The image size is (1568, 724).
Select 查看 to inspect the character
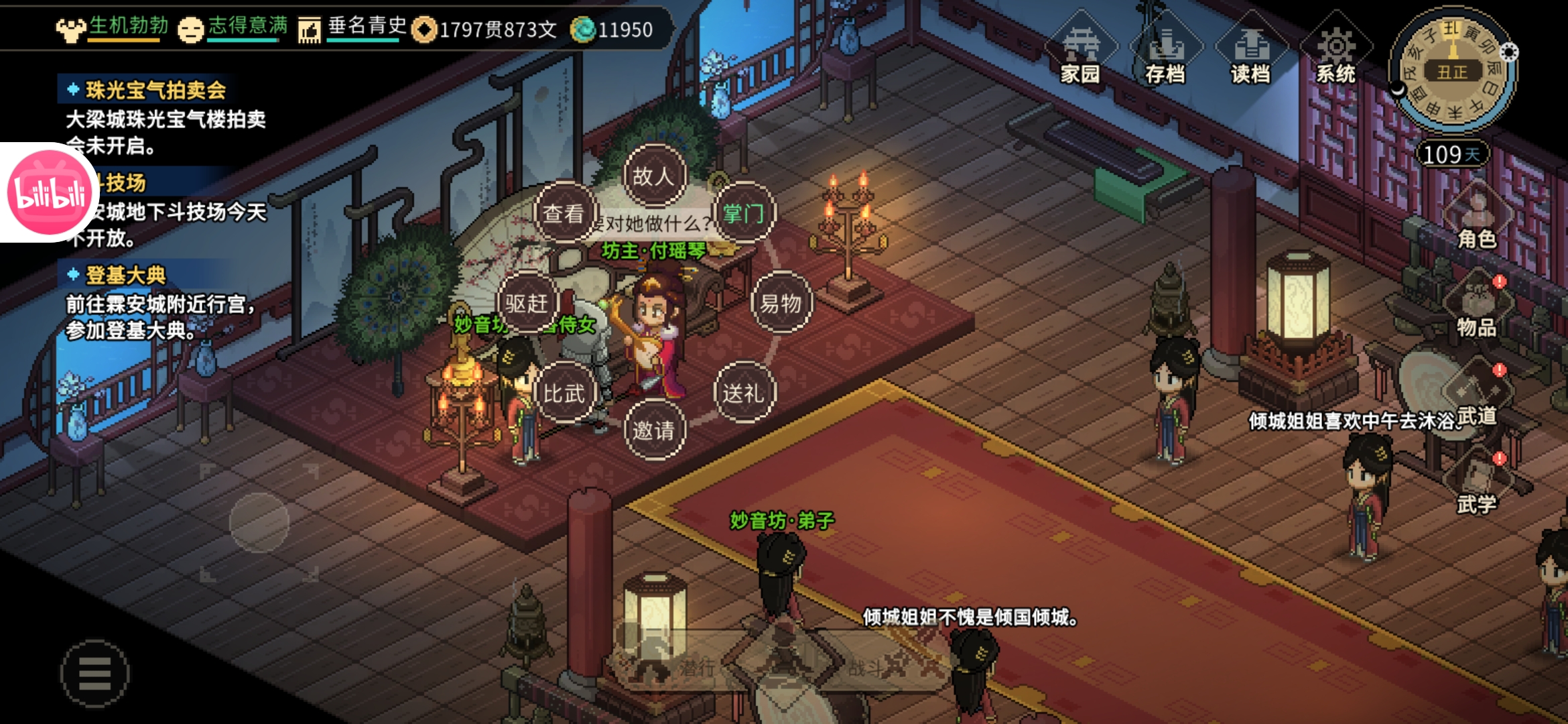[x=564, y=213]
